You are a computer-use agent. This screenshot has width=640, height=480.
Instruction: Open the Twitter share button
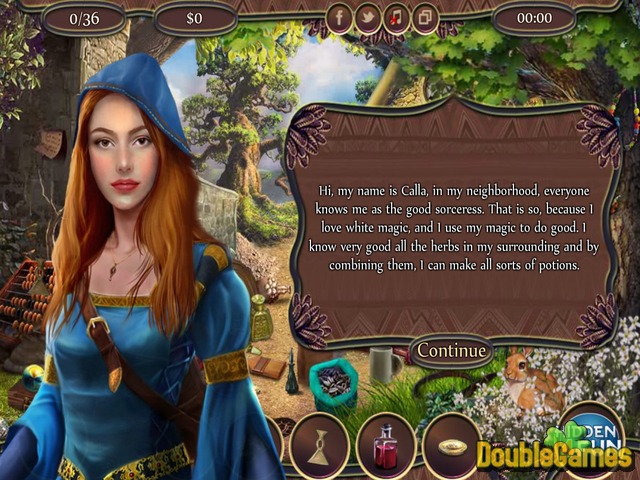(x=368, y=18)
